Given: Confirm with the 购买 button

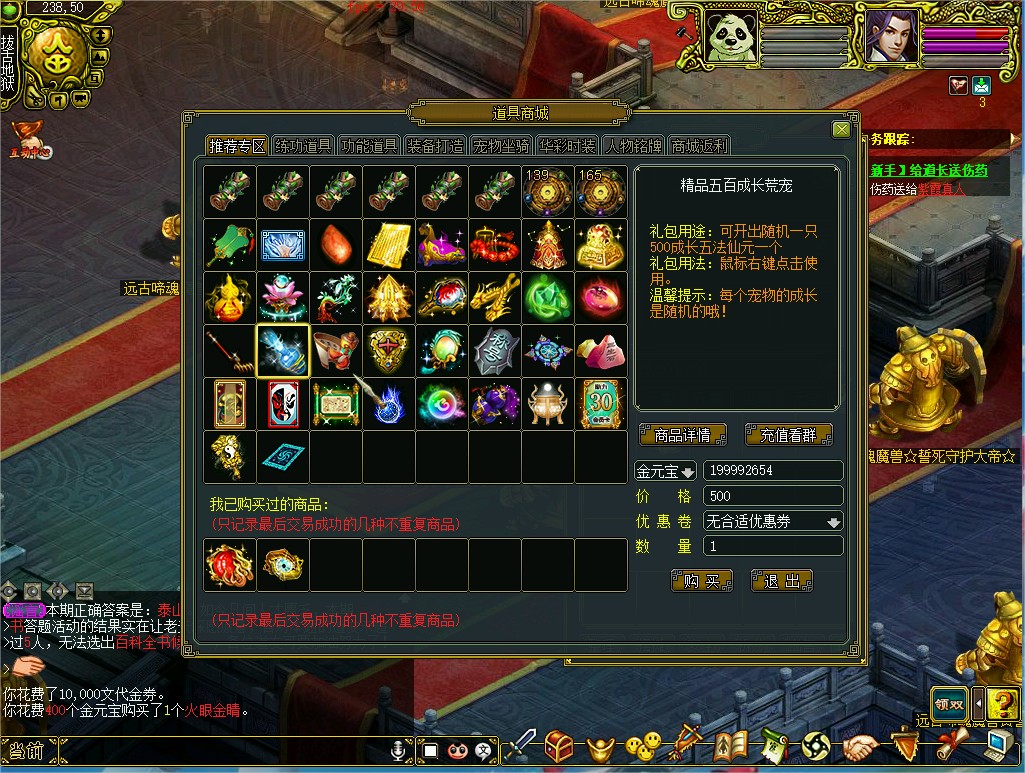Looking at the screenshot, I should [x=702, y=581].
